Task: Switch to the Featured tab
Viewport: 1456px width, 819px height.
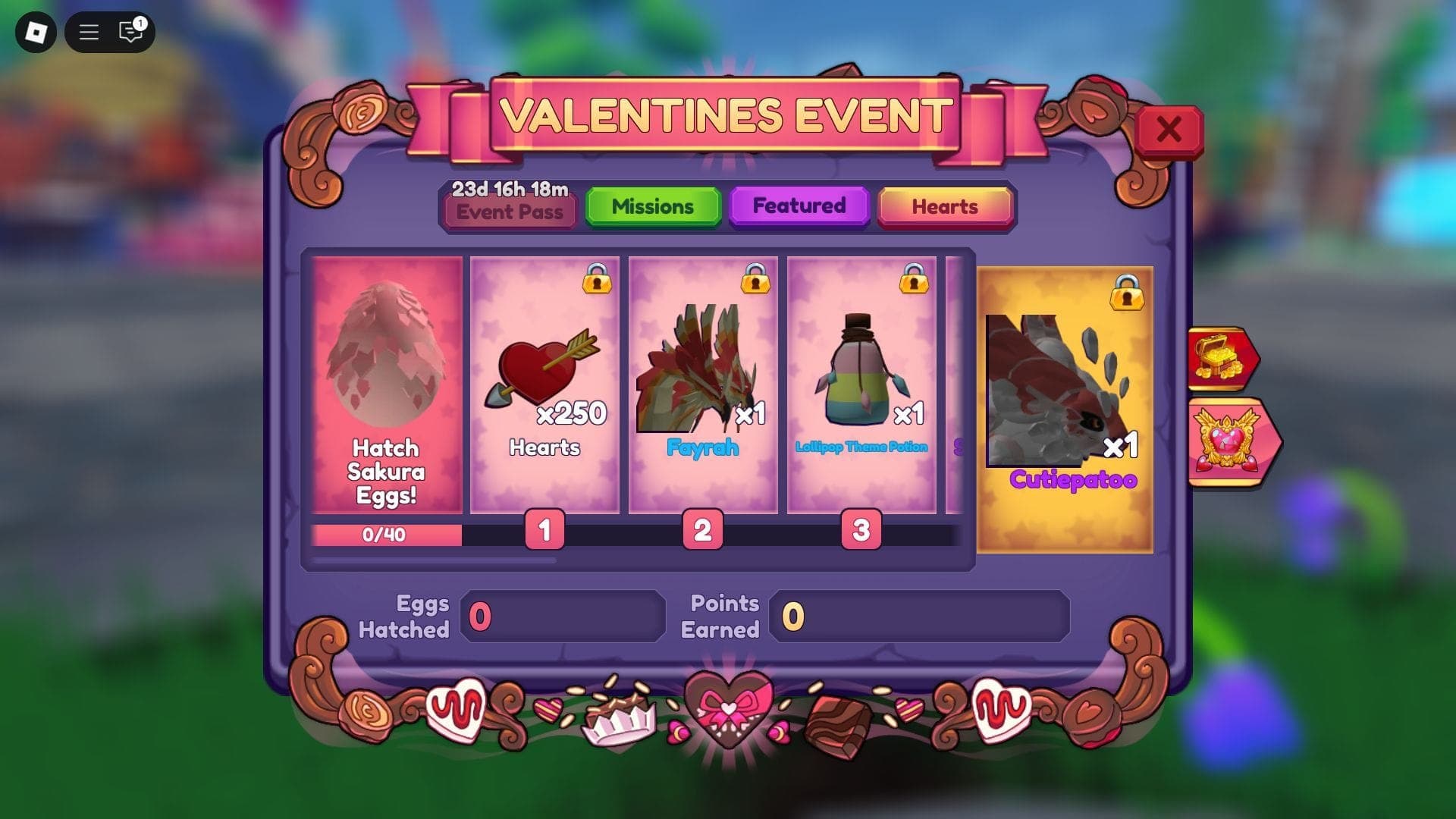Action: [x=798, y=206]
